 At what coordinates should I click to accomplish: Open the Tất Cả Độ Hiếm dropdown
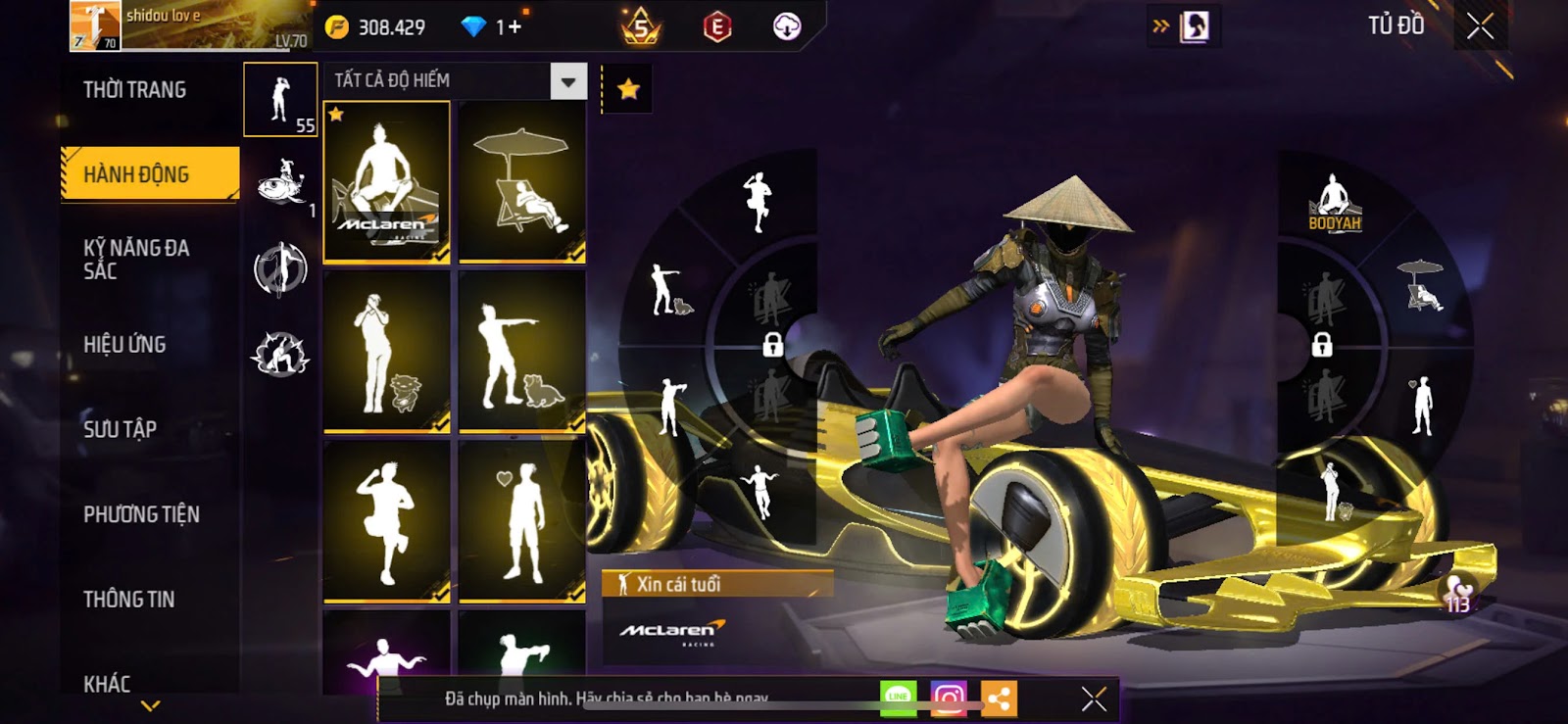tap(567, 81)
